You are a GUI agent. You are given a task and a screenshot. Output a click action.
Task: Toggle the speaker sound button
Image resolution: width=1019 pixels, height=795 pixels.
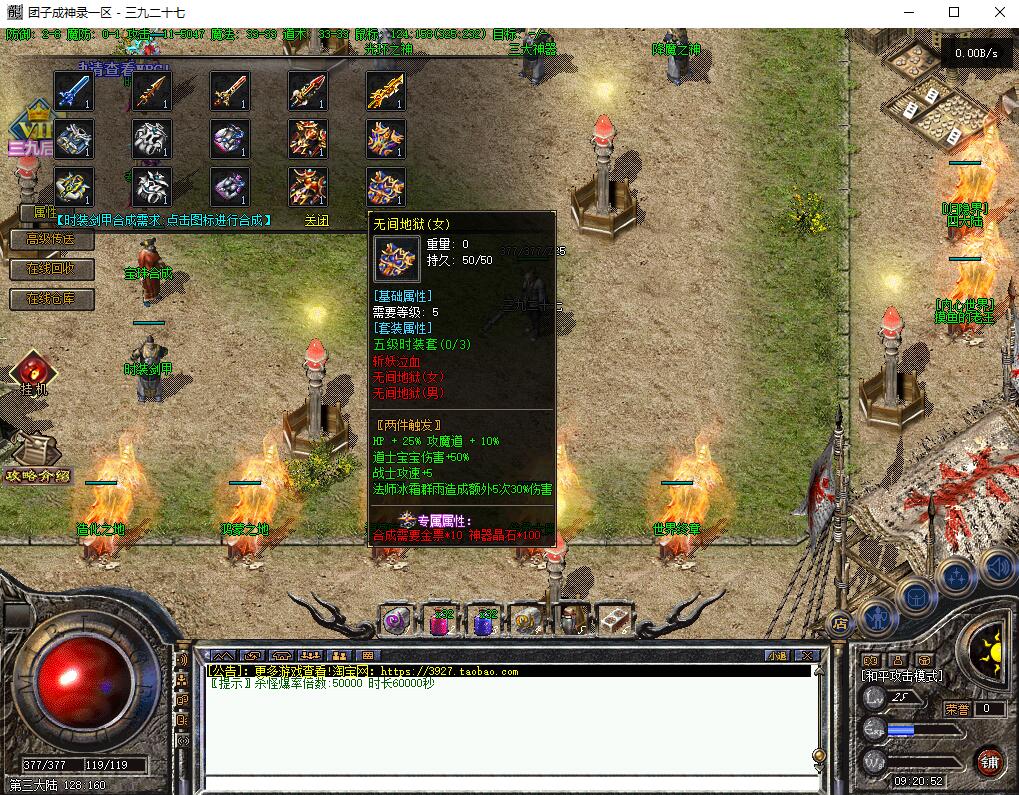click(x=997, y=566)
